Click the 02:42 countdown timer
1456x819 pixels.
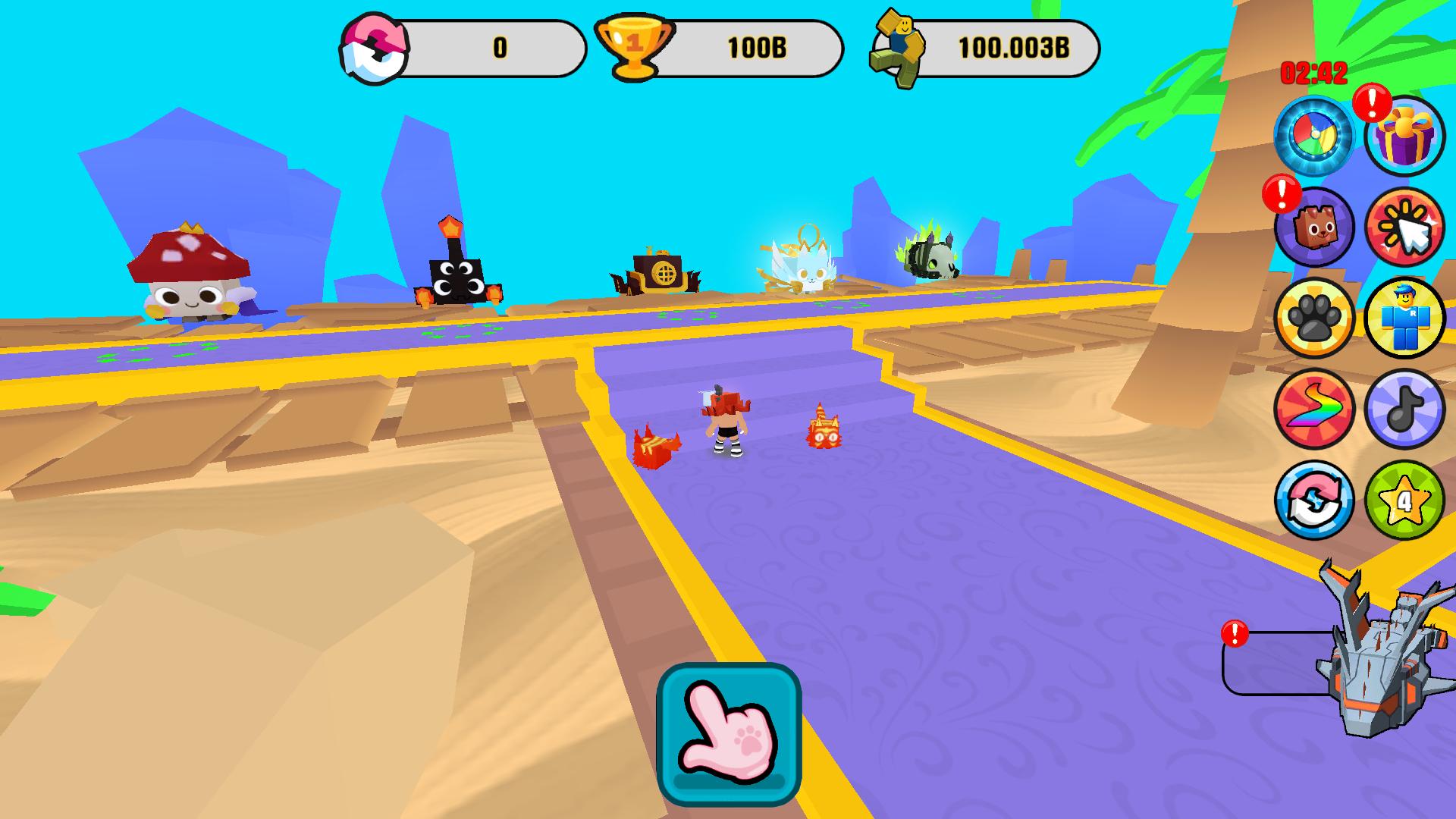click(1313, 74)
